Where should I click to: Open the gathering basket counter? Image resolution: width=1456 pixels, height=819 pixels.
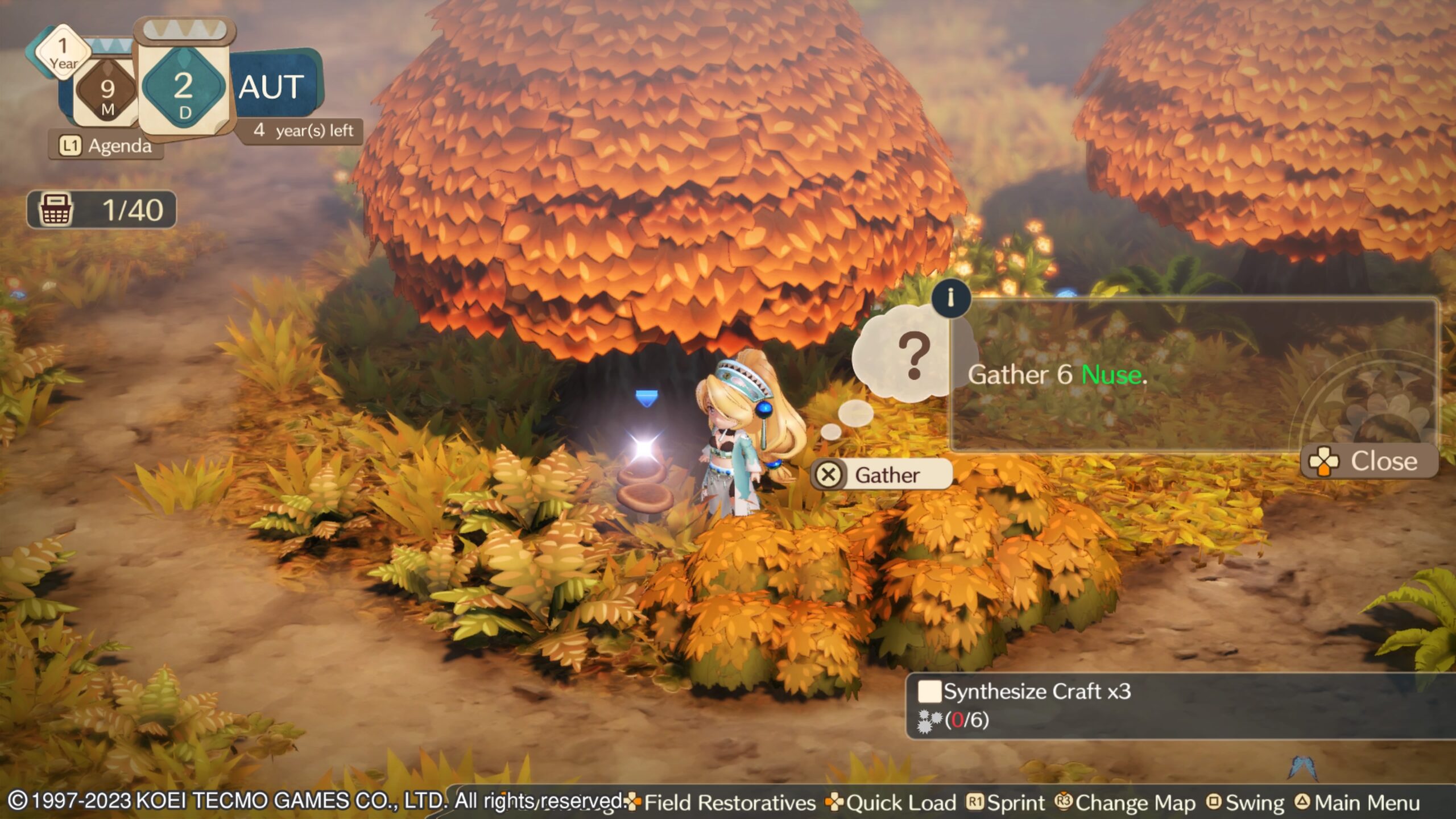point(102,209)
